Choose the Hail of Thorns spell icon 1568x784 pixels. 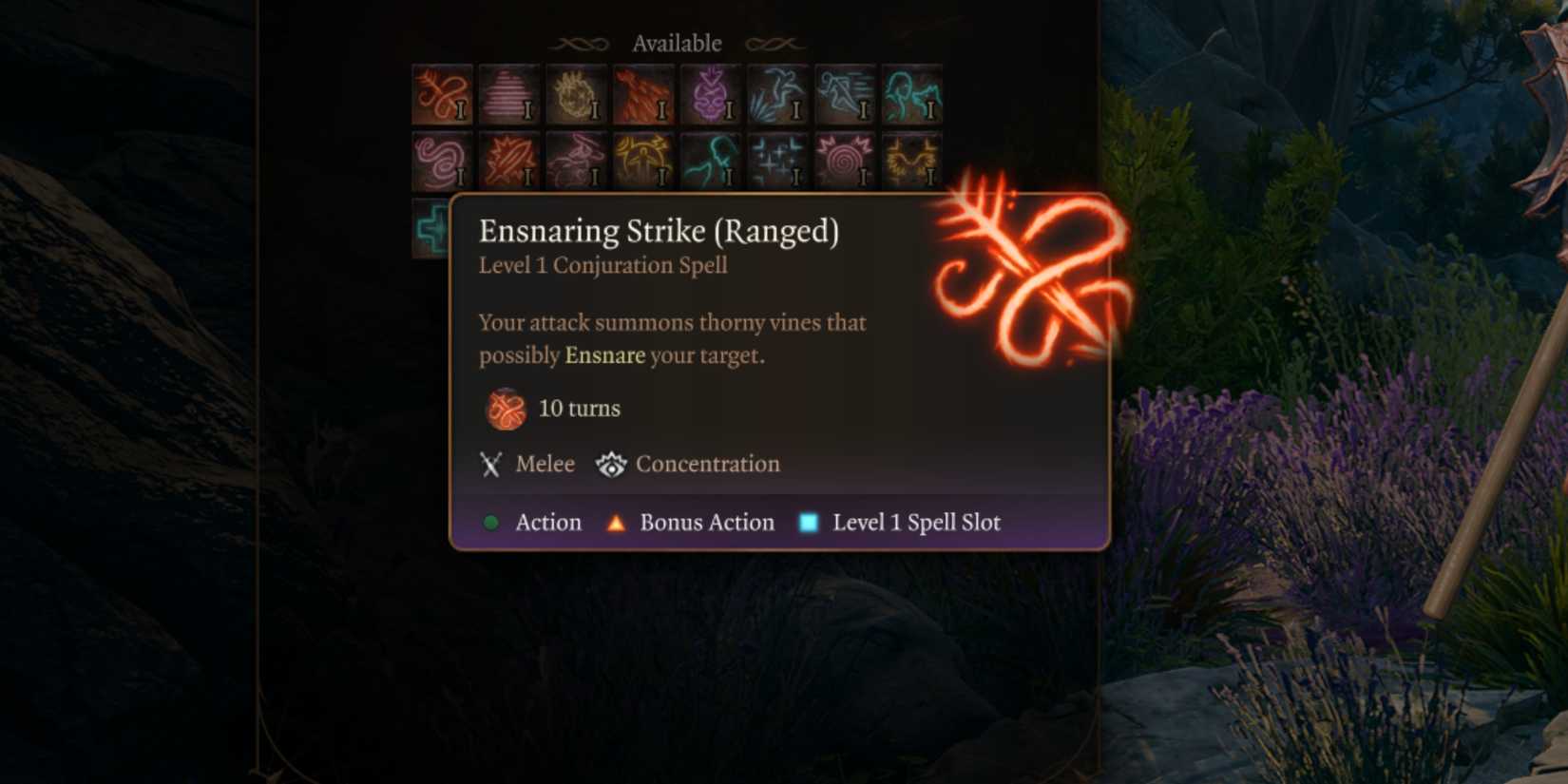[643, 95]
